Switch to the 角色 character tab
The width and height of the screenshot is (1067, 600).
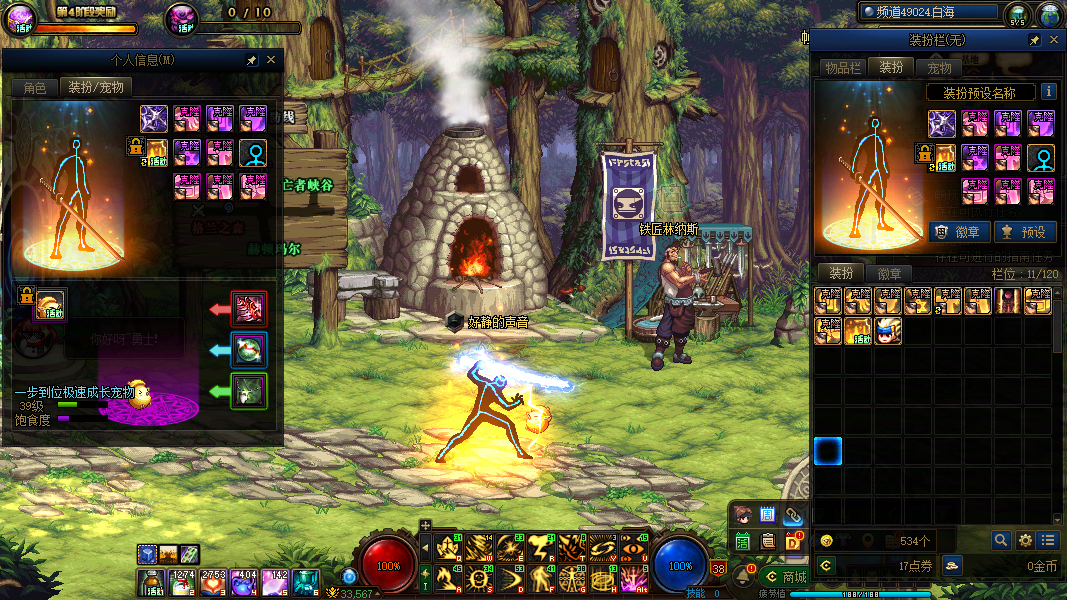pos(35,88)
